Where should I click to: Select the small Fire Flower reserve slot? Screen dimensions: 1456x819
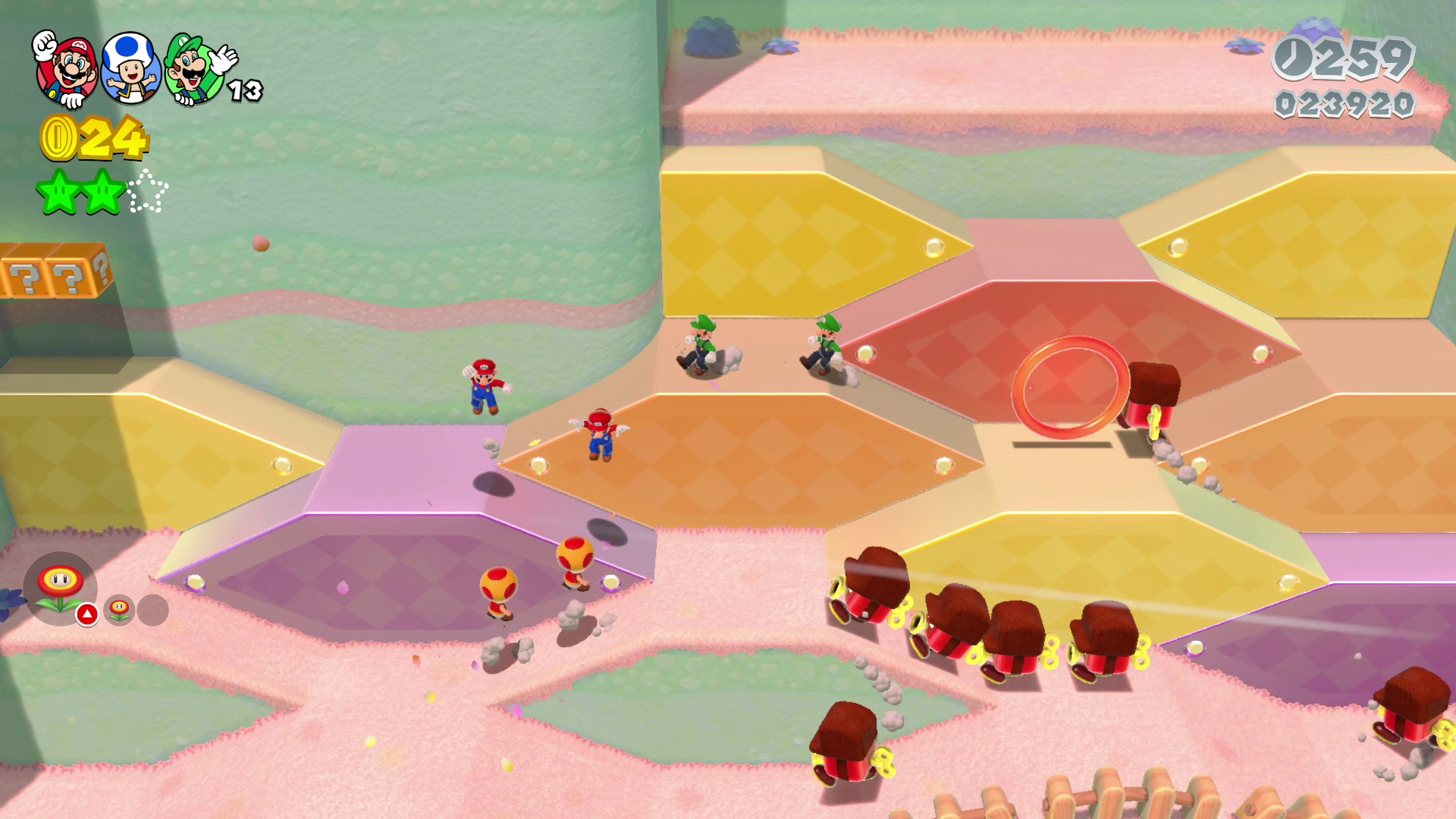pyautogui.click(x=120, y=610)
